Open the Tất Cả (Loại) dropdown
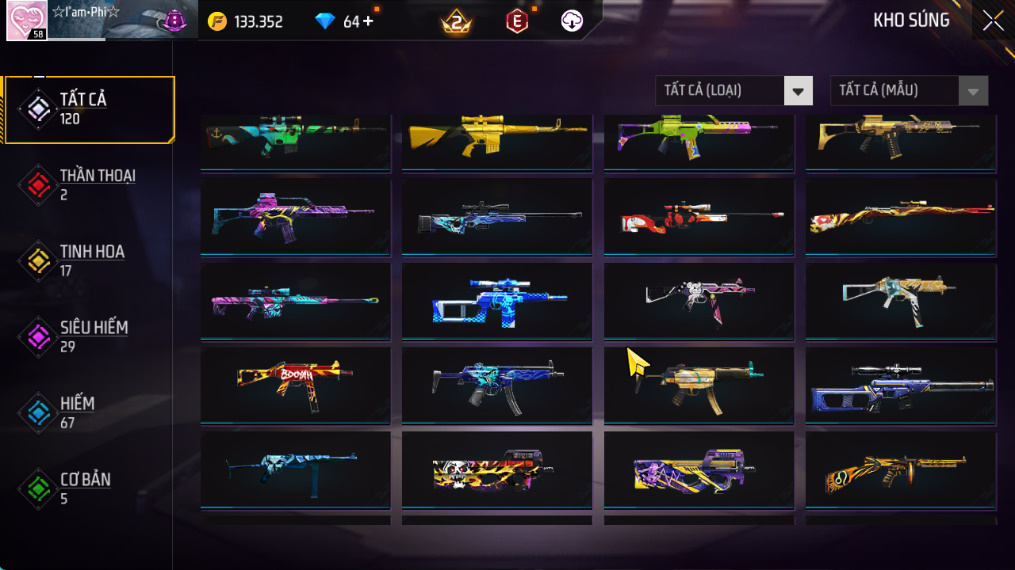Screen dimensions: 1015x570 point(735,91)
